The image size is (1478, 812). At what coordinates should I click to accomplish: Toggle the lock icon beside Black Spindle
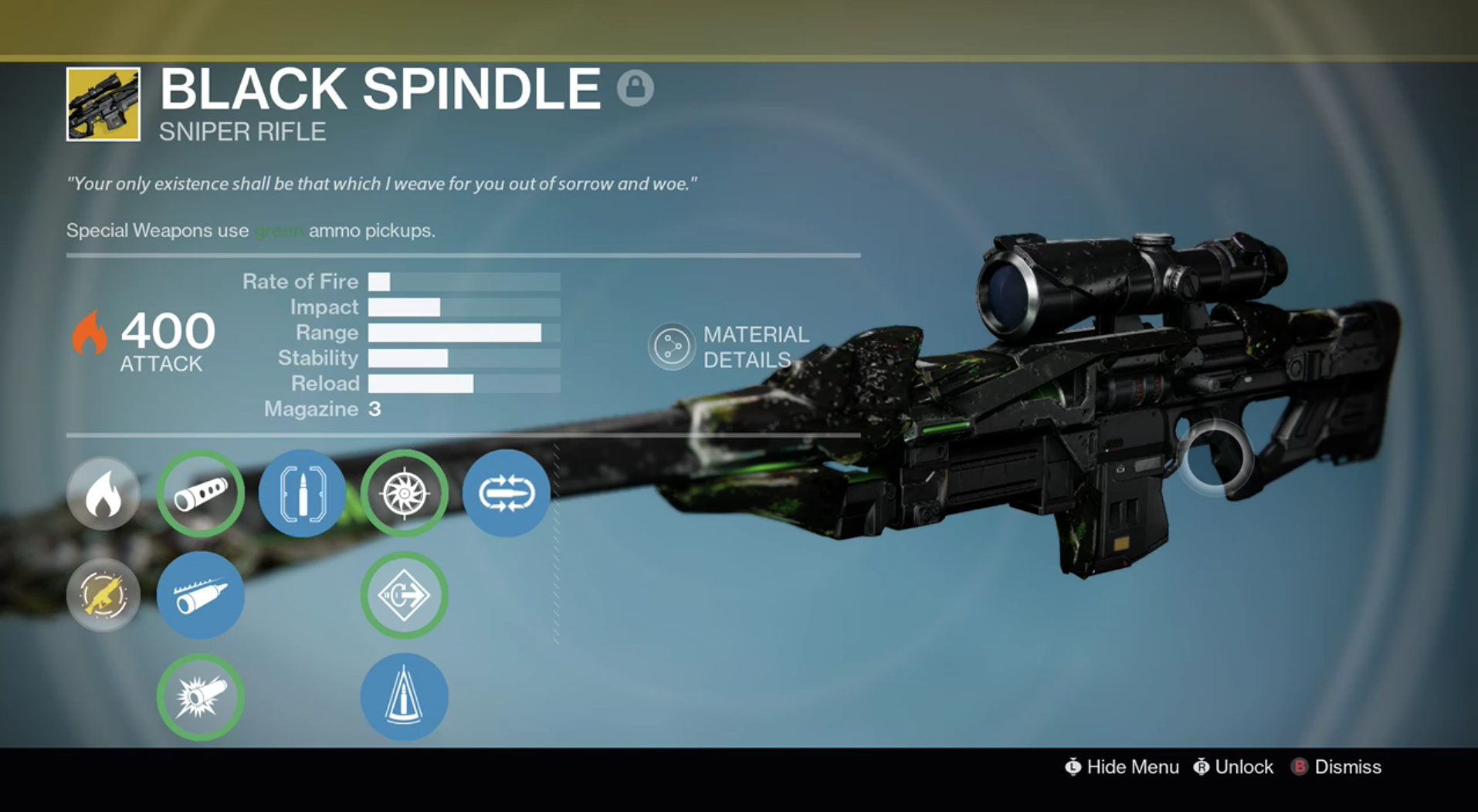(636, 90)
